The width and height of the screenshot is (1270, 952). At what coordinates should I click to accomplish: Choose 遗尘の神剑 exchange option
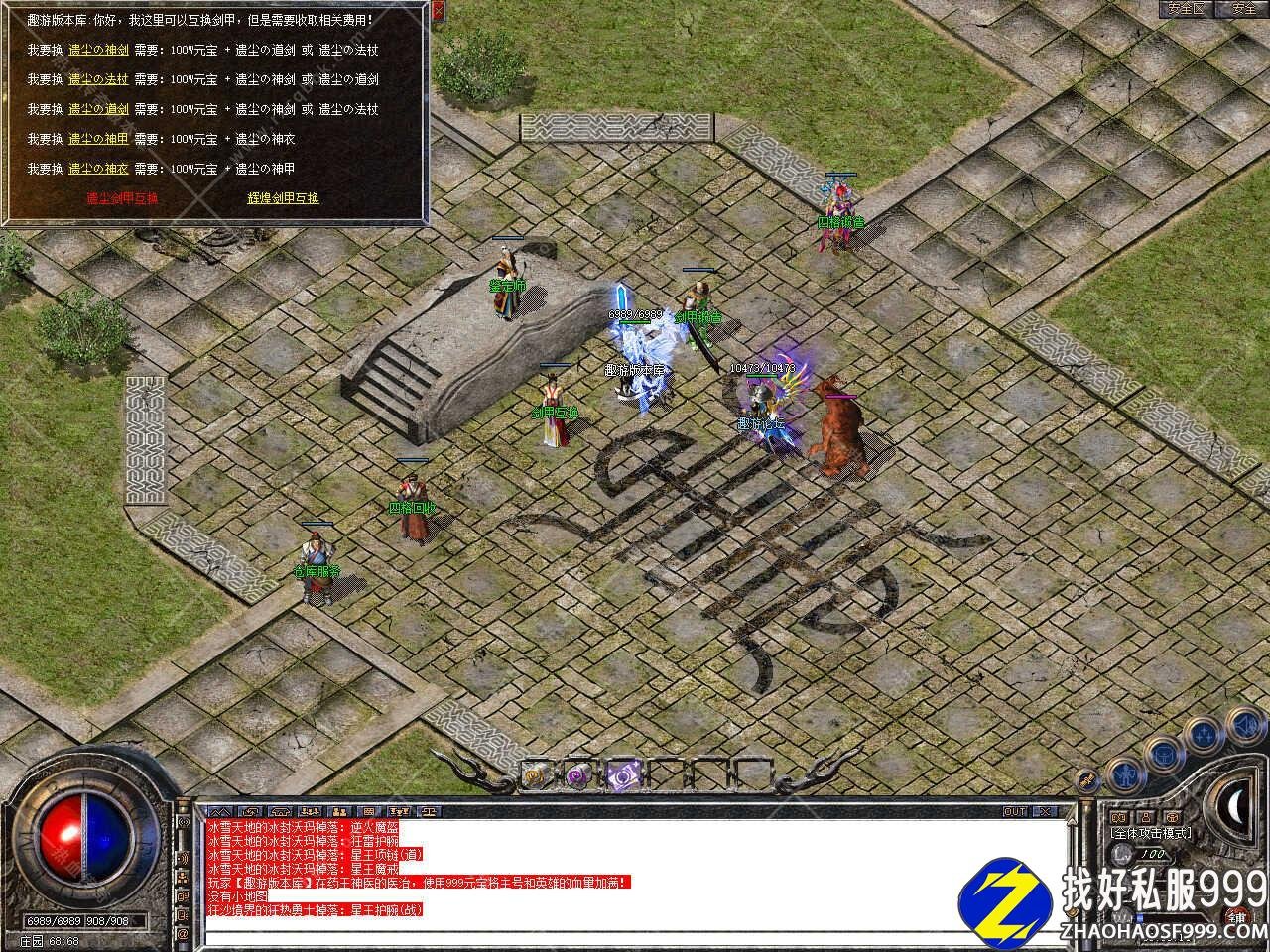pyautogui.click(x=98, y=50)
